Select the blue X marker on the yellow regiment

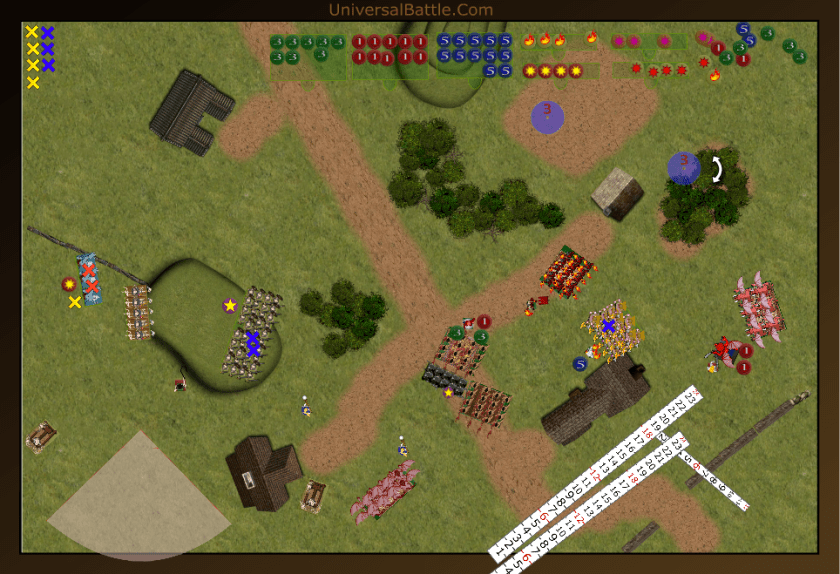(x=608, y=325)
